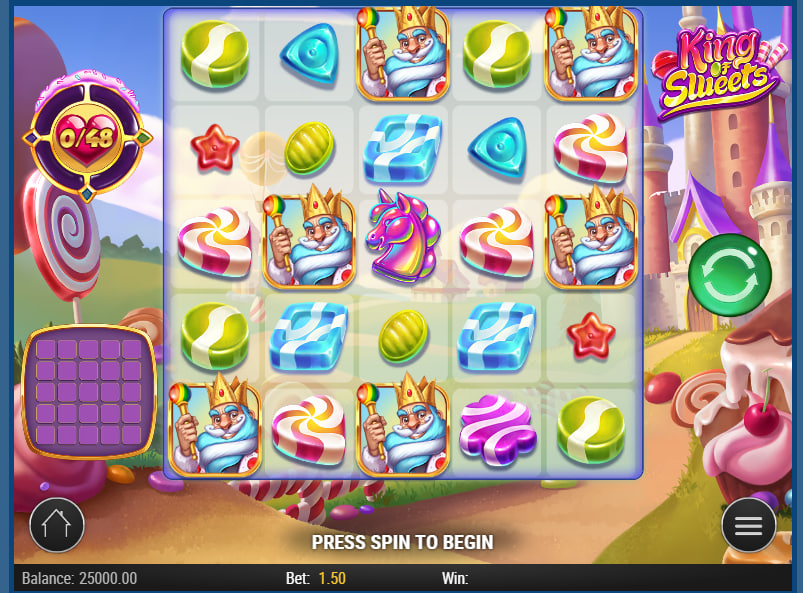
Task: Return to the lobby via the home button
Action: point(57,525)
